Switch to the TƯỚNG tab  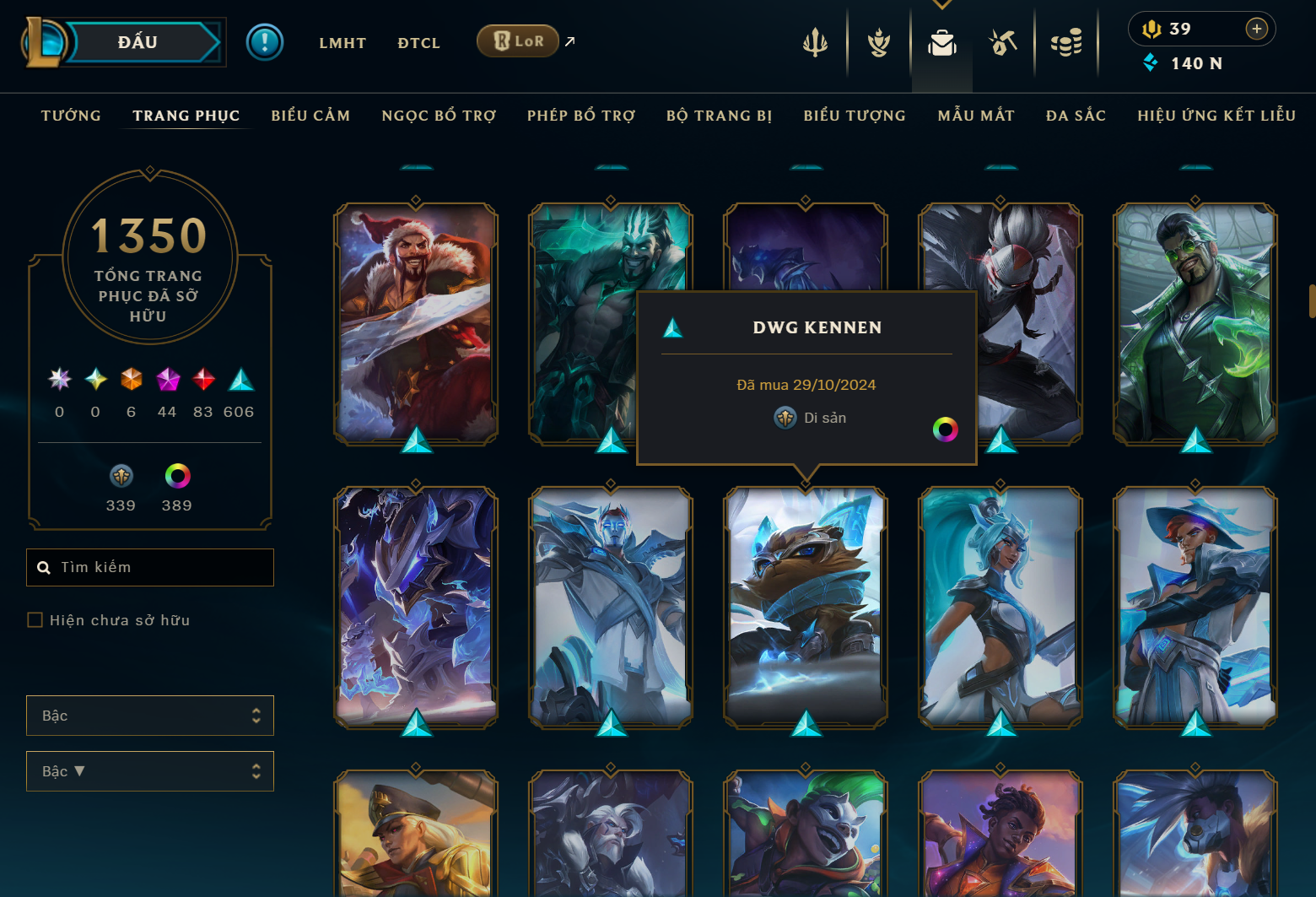click(71, 115)
